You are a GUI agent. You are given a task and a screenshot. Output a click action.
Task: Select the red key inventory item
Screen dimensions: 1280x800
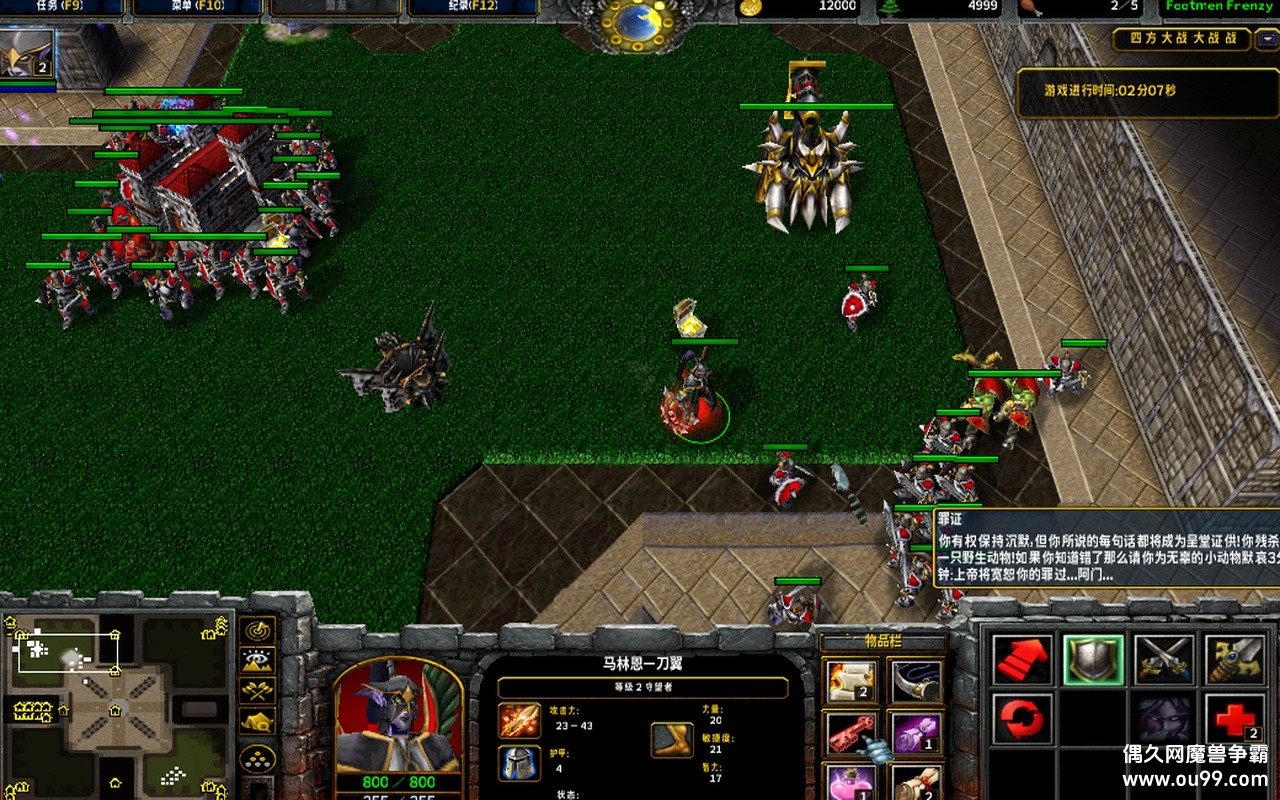click(x=852, y=733)
